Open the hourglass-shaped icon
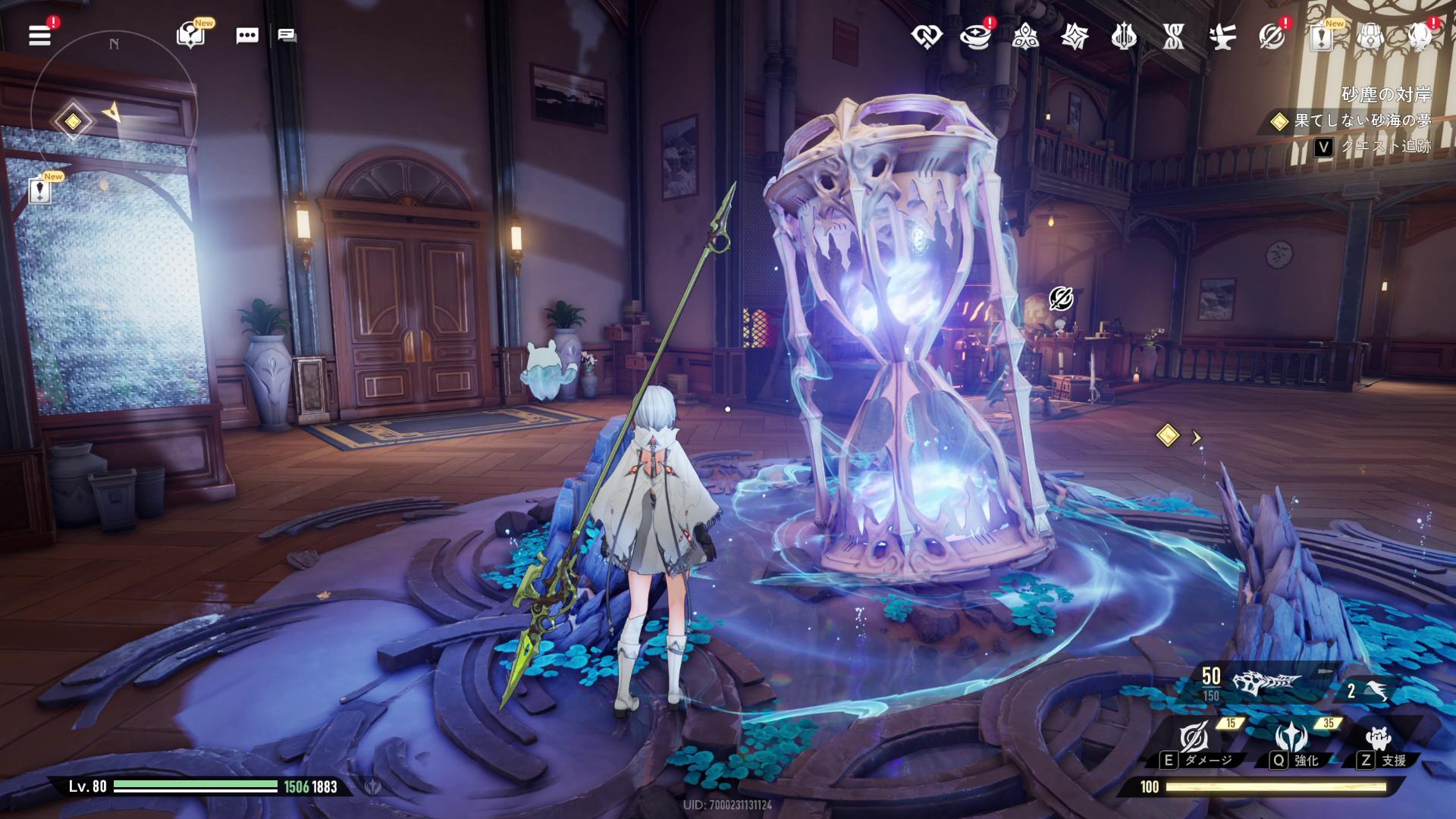 coord(1173,36)
